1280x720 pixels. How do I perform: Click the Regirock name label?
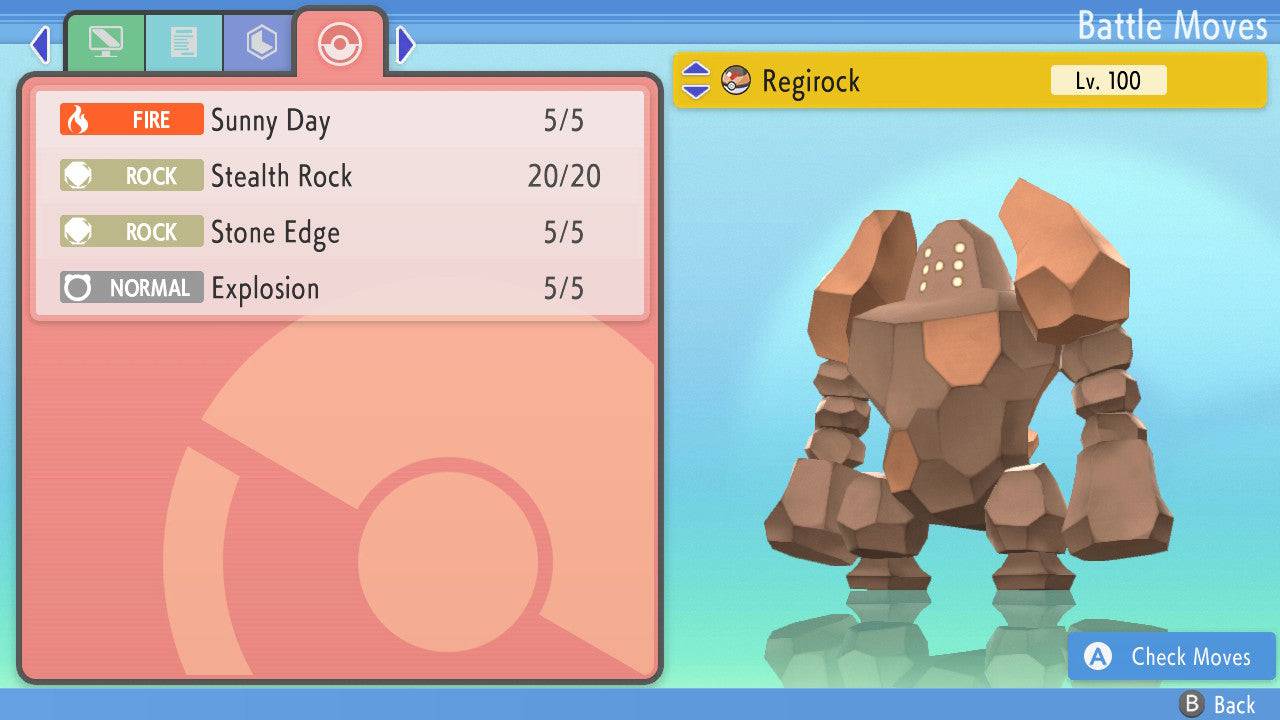[x=810, y=81]
